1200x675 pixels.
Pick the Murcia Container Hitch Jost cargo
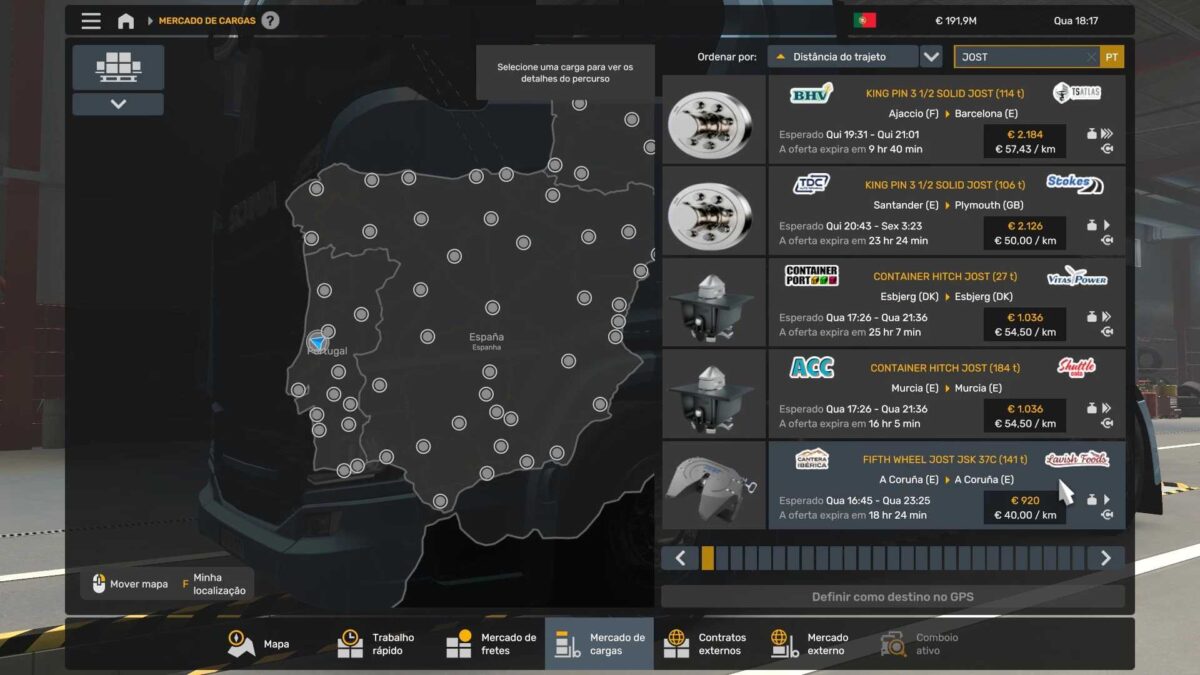tap(945, 394)
